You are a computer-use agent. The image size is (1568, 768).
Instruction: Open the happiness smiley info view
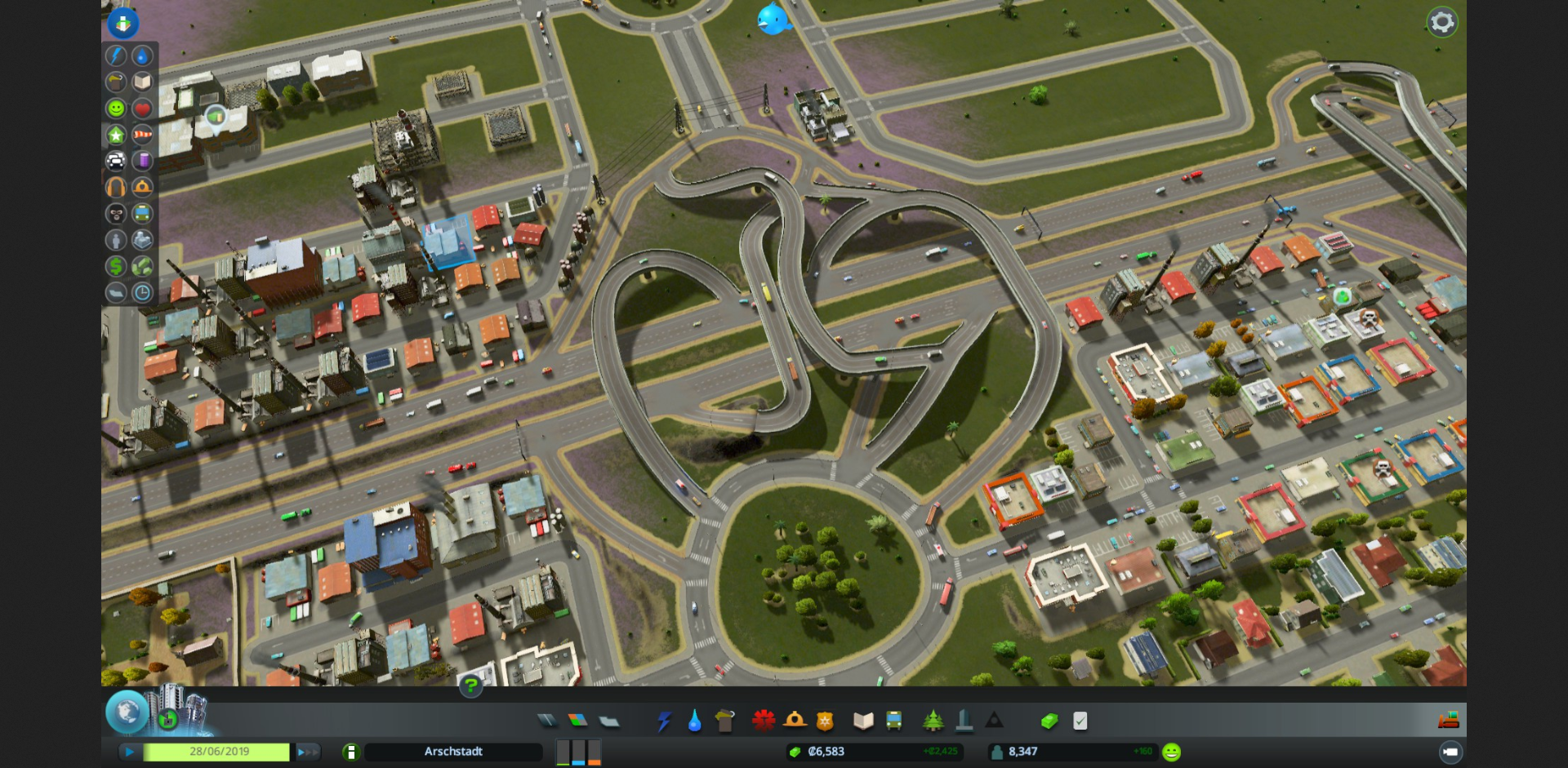[x=116, y=108]
